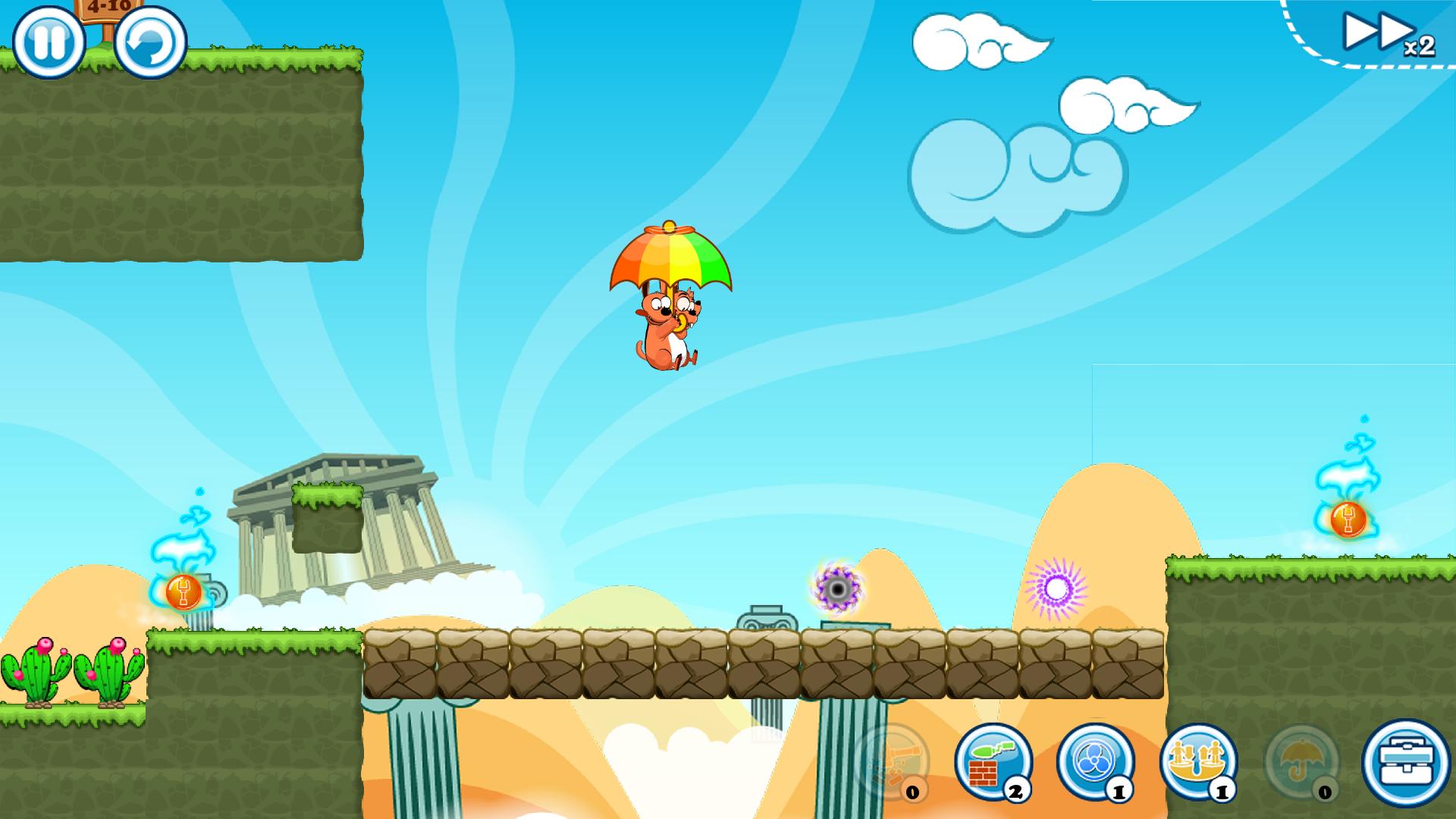Choose the teleporter swap tool
Screen dimensions: 1456x819
(1198, 761)
